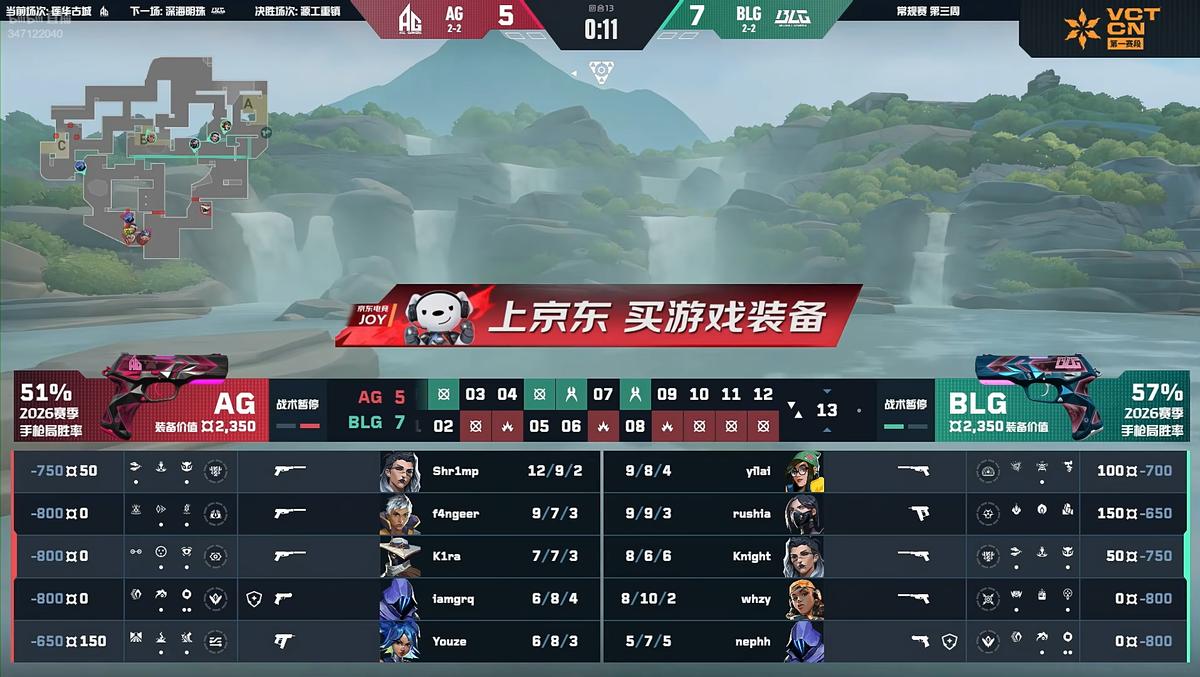Image resolution: width=1200 pixels, height=677 pixels.
Task: Open the VCT CN tournament logo
Action: point(1110,28)
